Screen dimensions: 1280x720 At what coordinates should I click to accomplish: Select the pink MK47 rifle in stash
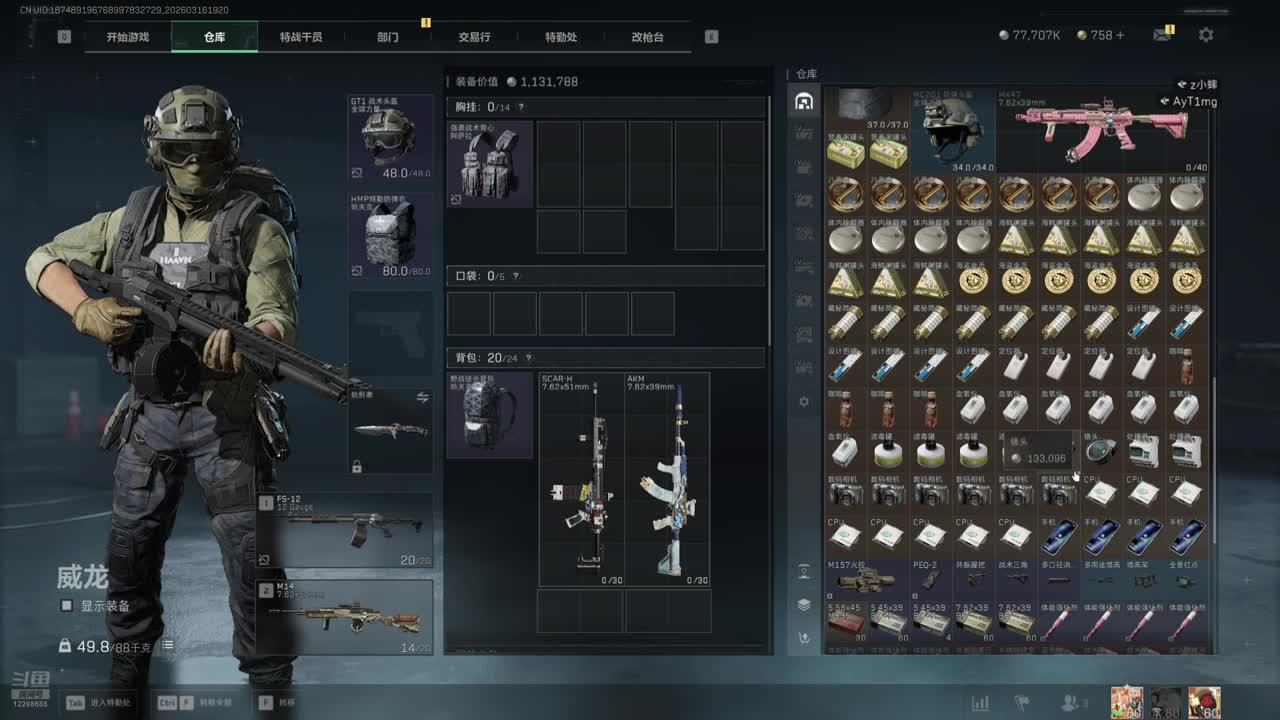[1102, 130]
